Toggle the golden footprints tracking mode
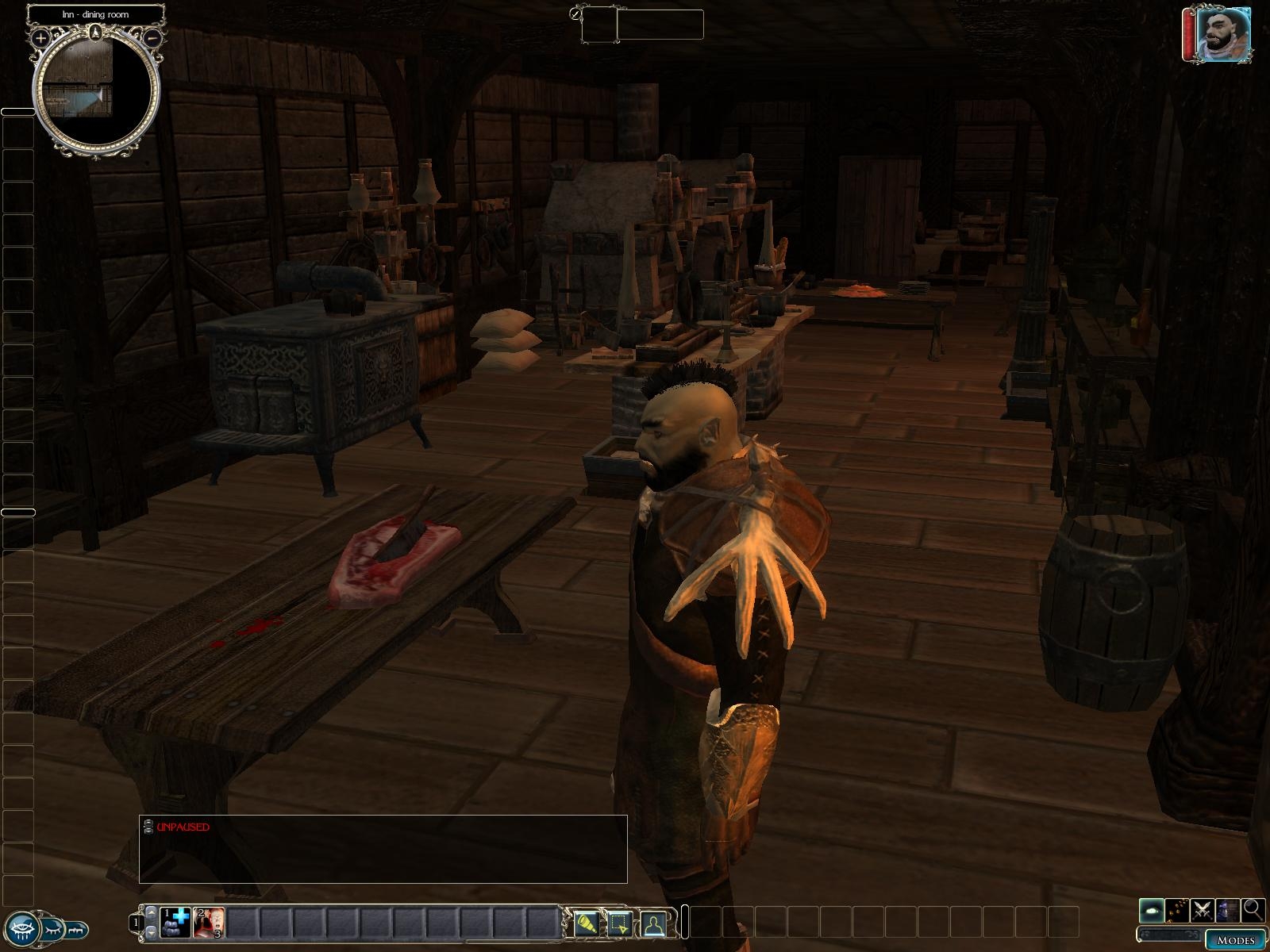Viewport: 1270px width, 952px height. 1177,909
